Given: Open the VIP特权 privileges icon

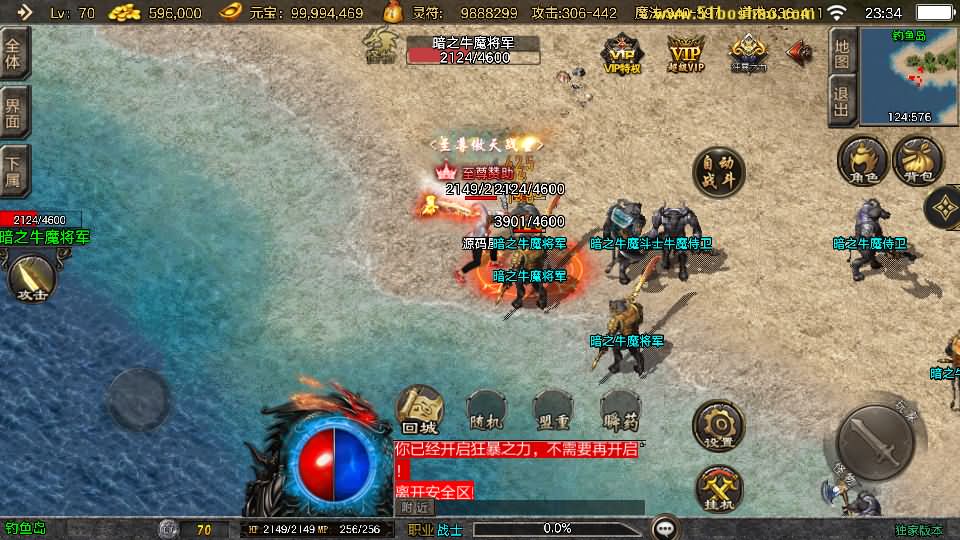Looking at the screenshot, I should click(622, 54).
